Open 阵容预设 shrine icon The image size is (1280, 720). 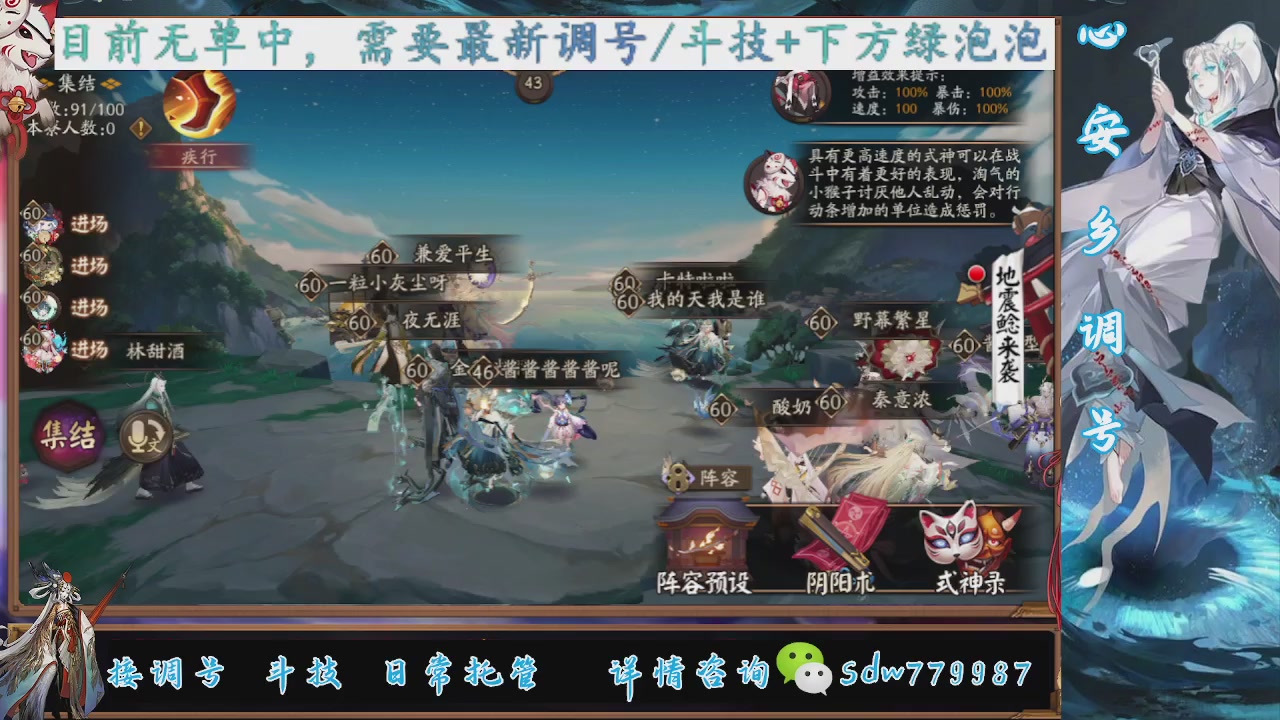pos(706,536)
